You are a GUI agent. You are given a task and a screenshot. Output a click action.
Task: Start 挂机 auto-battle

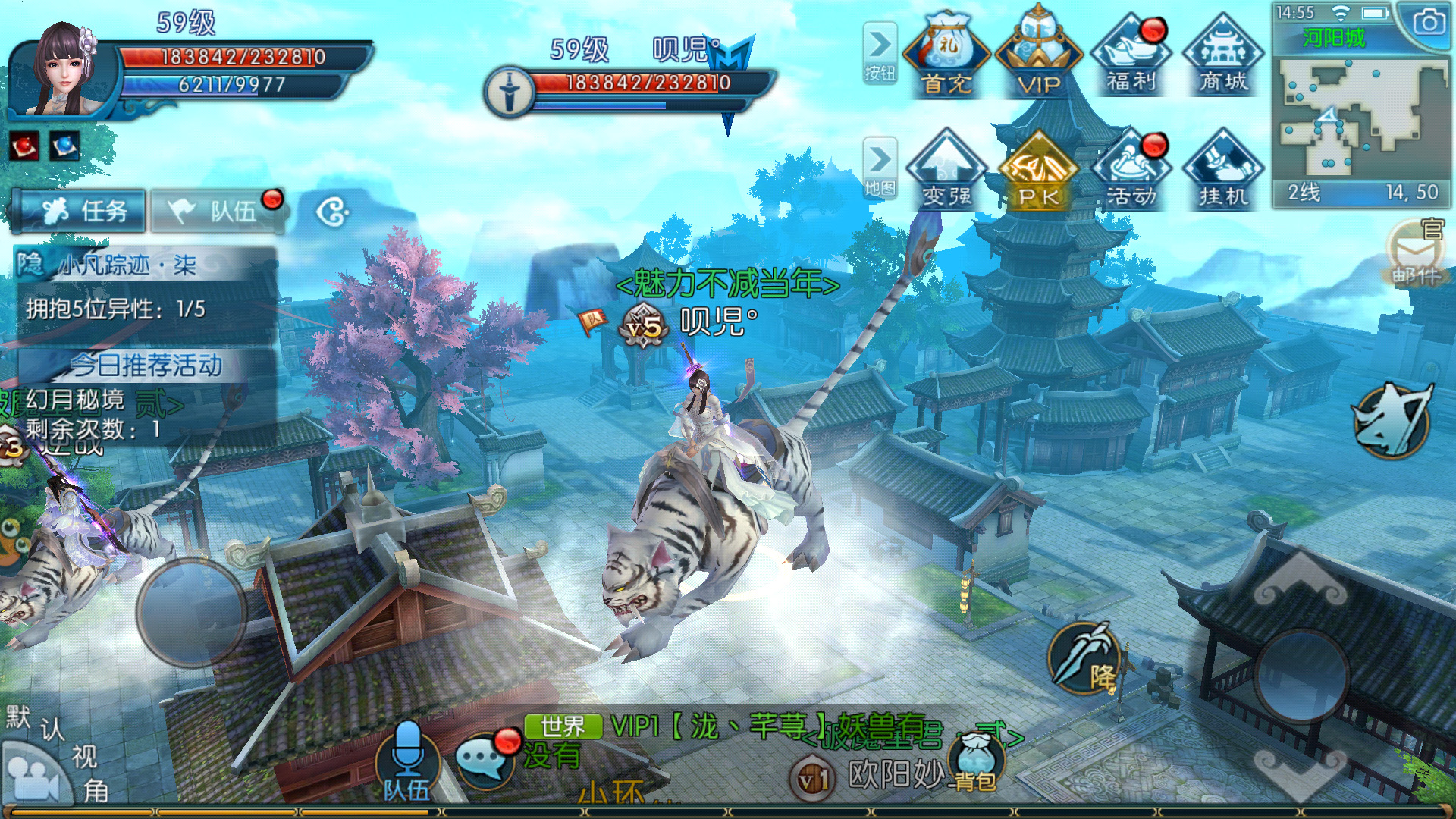[x=1223, y=171]
